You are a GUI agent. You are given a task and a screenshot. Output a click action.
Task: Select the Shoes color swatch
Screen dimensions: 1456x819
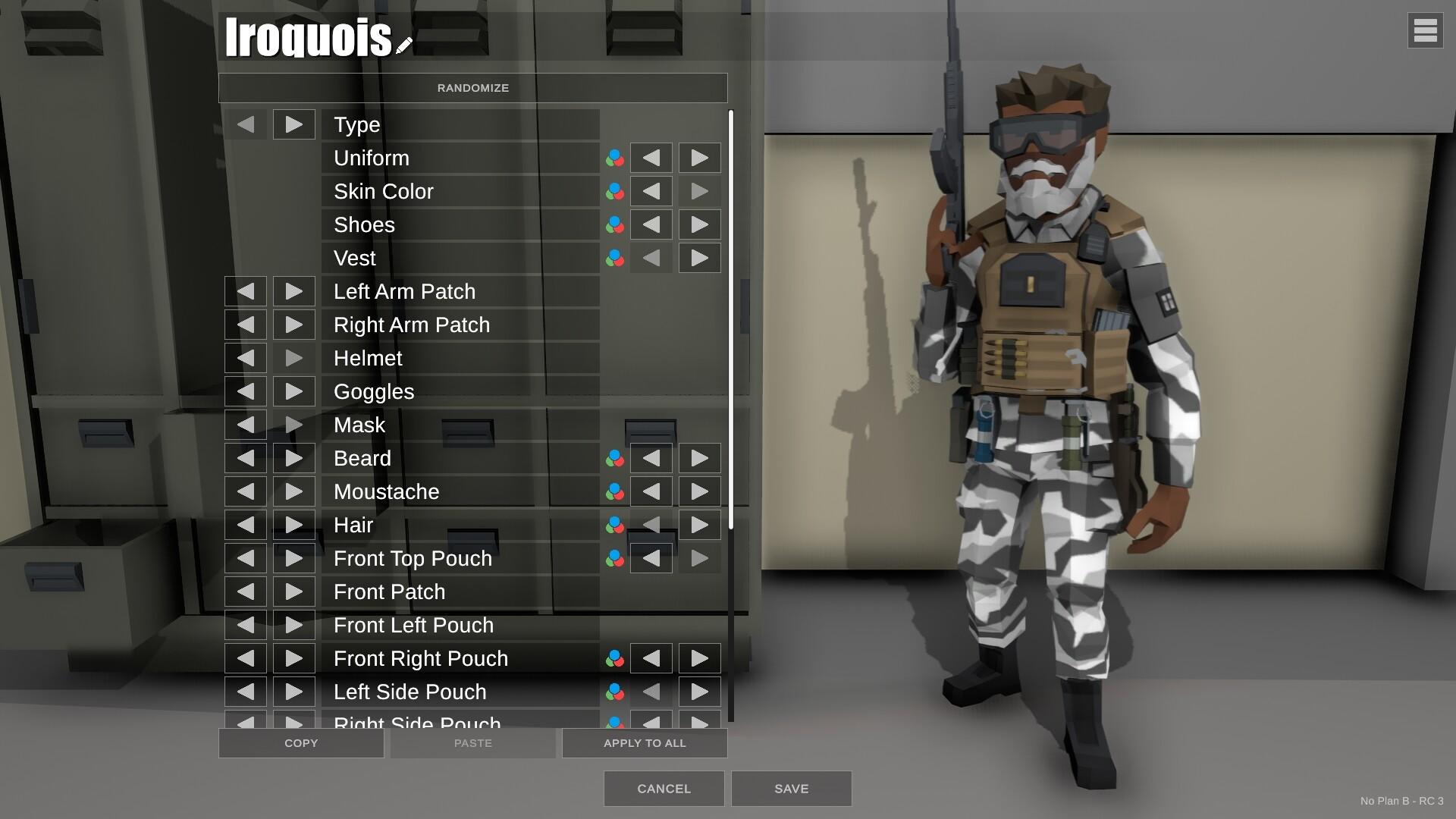coord(614,224)
